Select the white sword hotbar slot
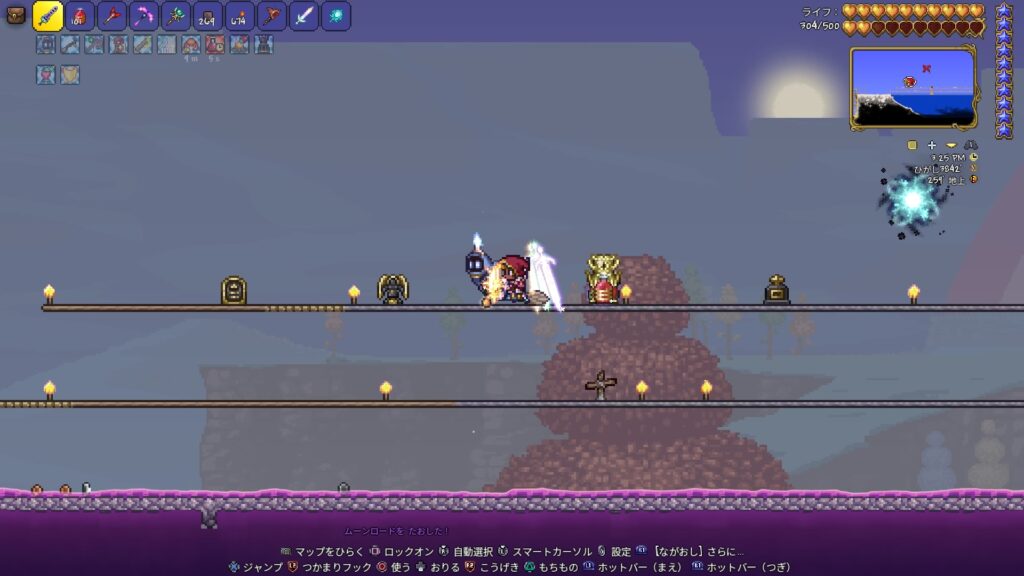Image resolution: width=1024 pixels, height=576 pixels. (x=304, y=16)
